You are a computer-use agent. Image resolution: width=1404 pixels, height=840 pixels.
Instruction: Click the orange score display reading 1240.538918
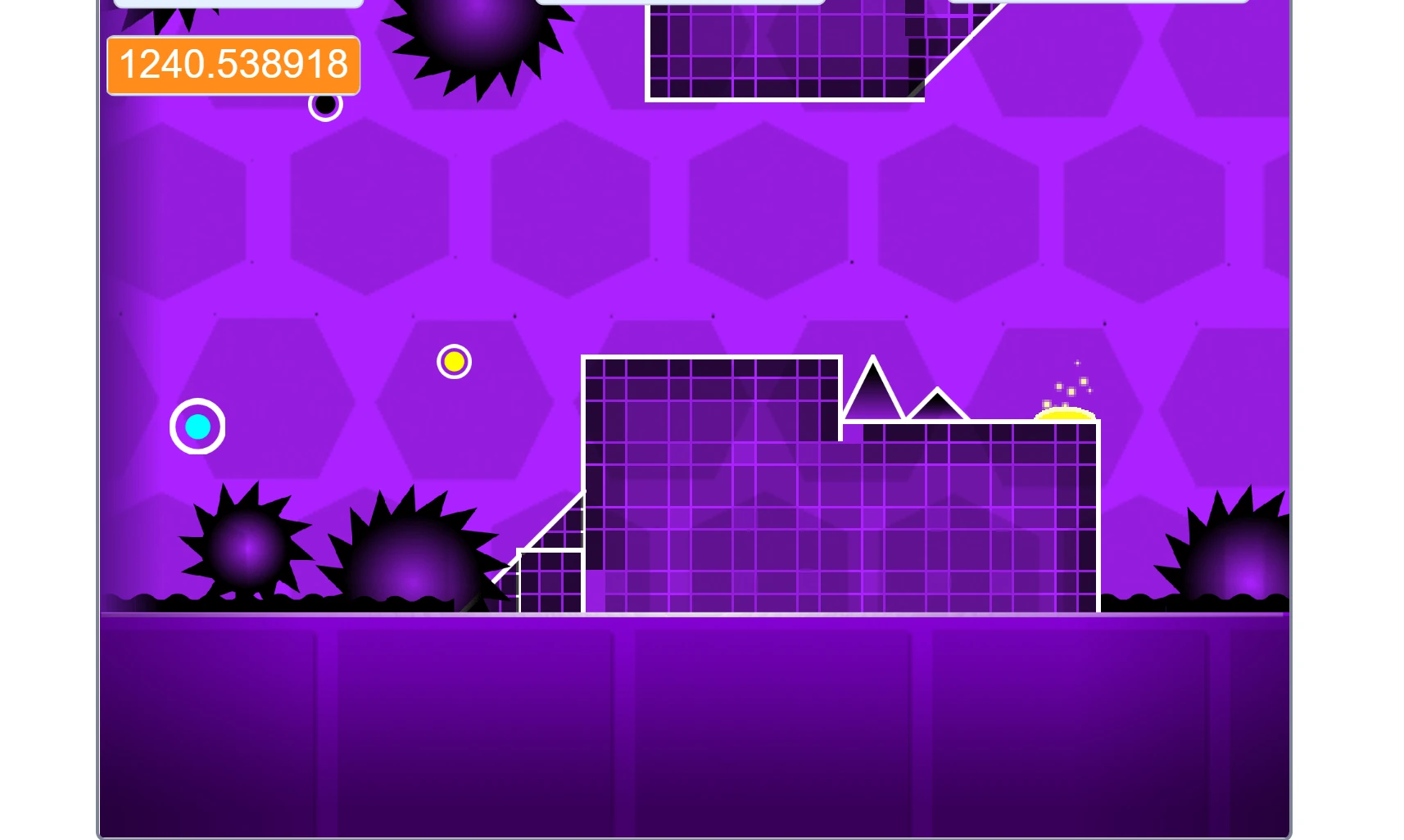coord(233,65)
